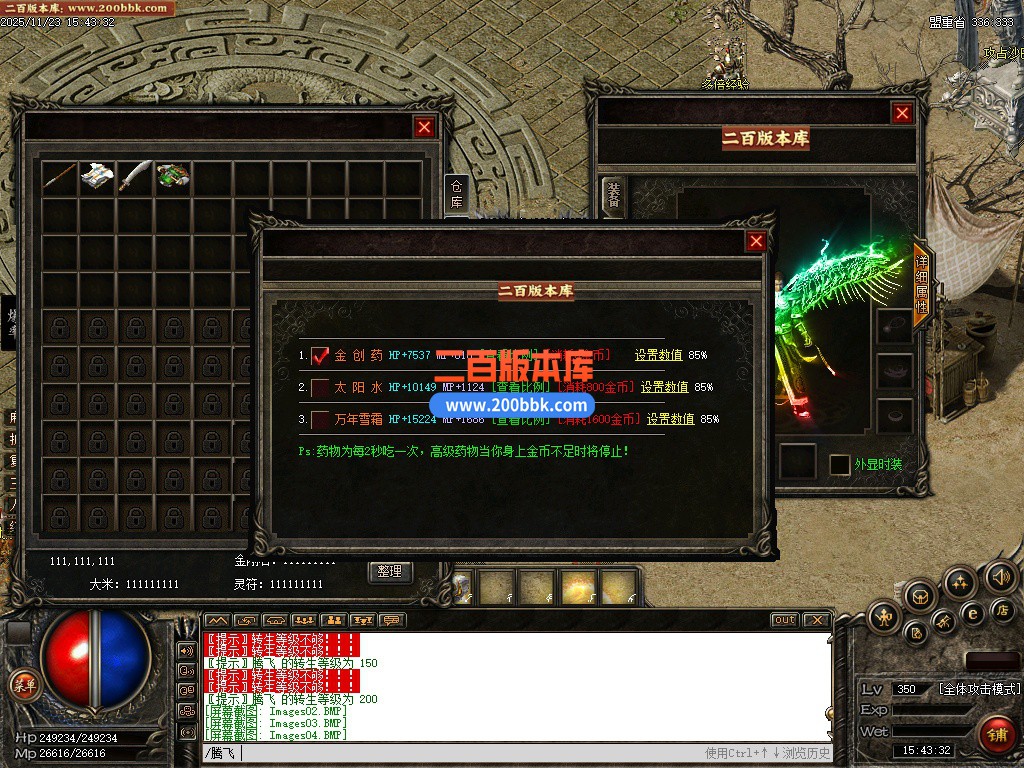This screenshot has height=768, width=1024.
Task: Click the red 铺 shop button
Action: click(x=995, y=734)
